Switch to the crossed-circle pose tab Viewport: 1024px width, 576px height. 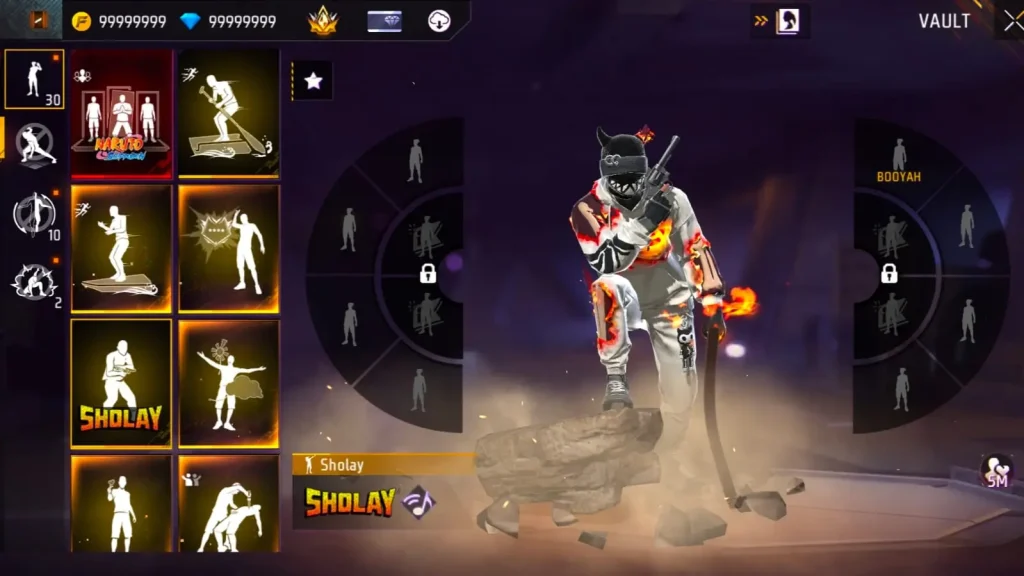(x=34, y=146)
